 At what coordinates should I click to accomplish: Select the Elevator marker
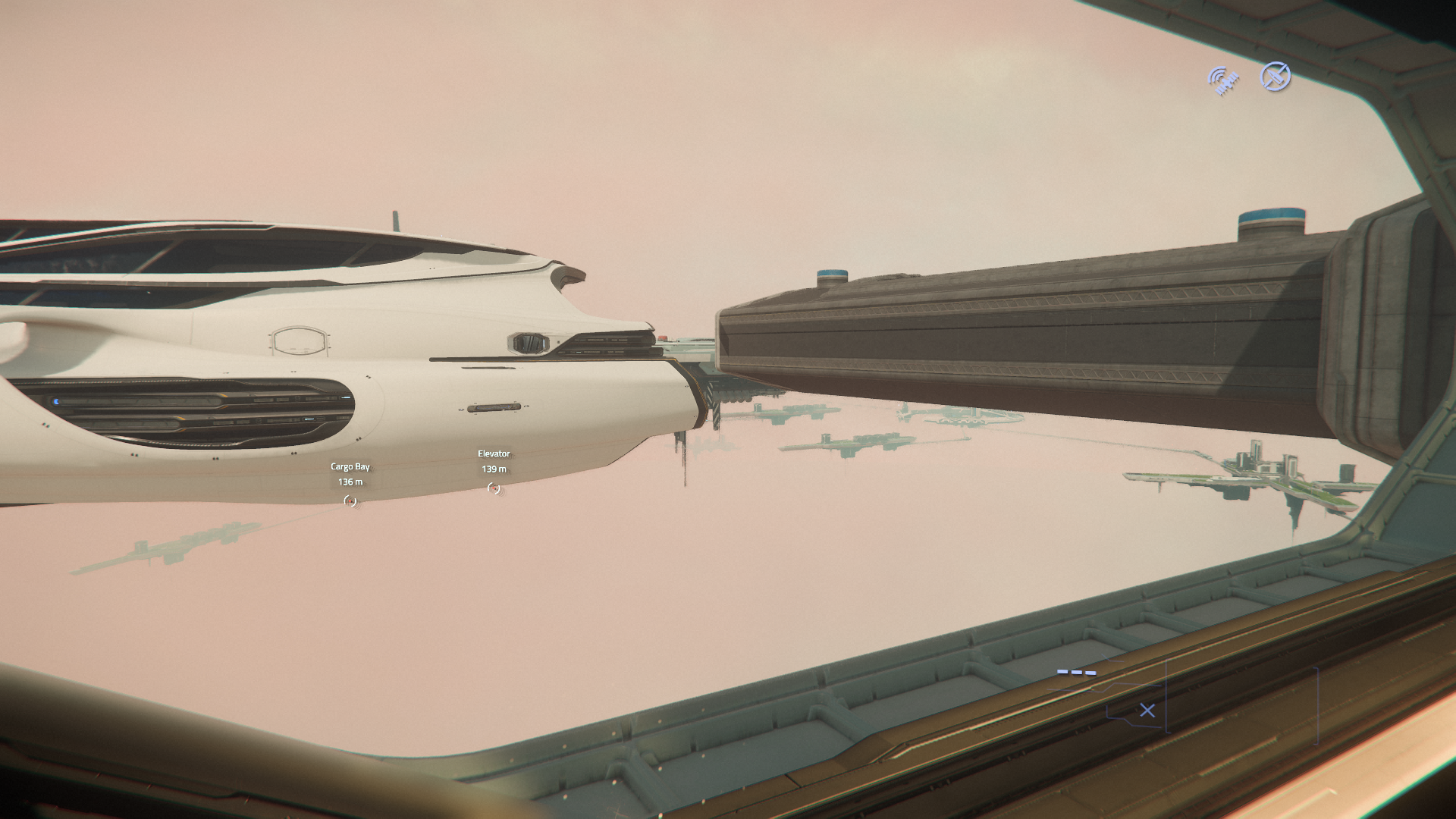tap(494, 488)
